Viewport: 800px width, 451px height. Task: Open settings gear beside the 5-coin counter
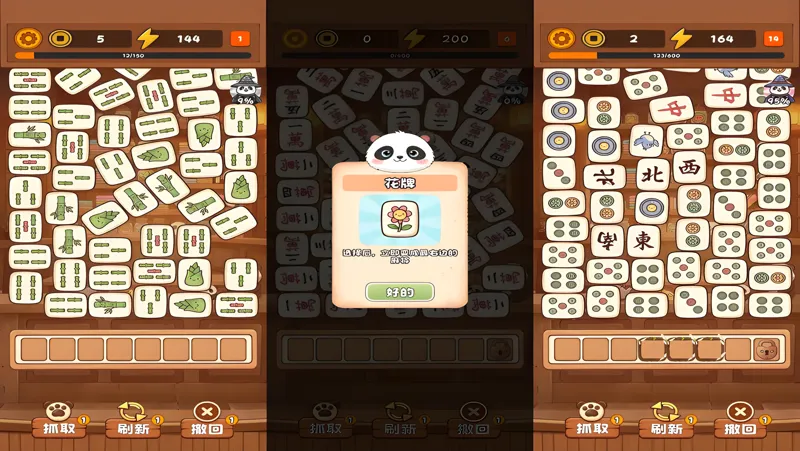tap(28, 39)
